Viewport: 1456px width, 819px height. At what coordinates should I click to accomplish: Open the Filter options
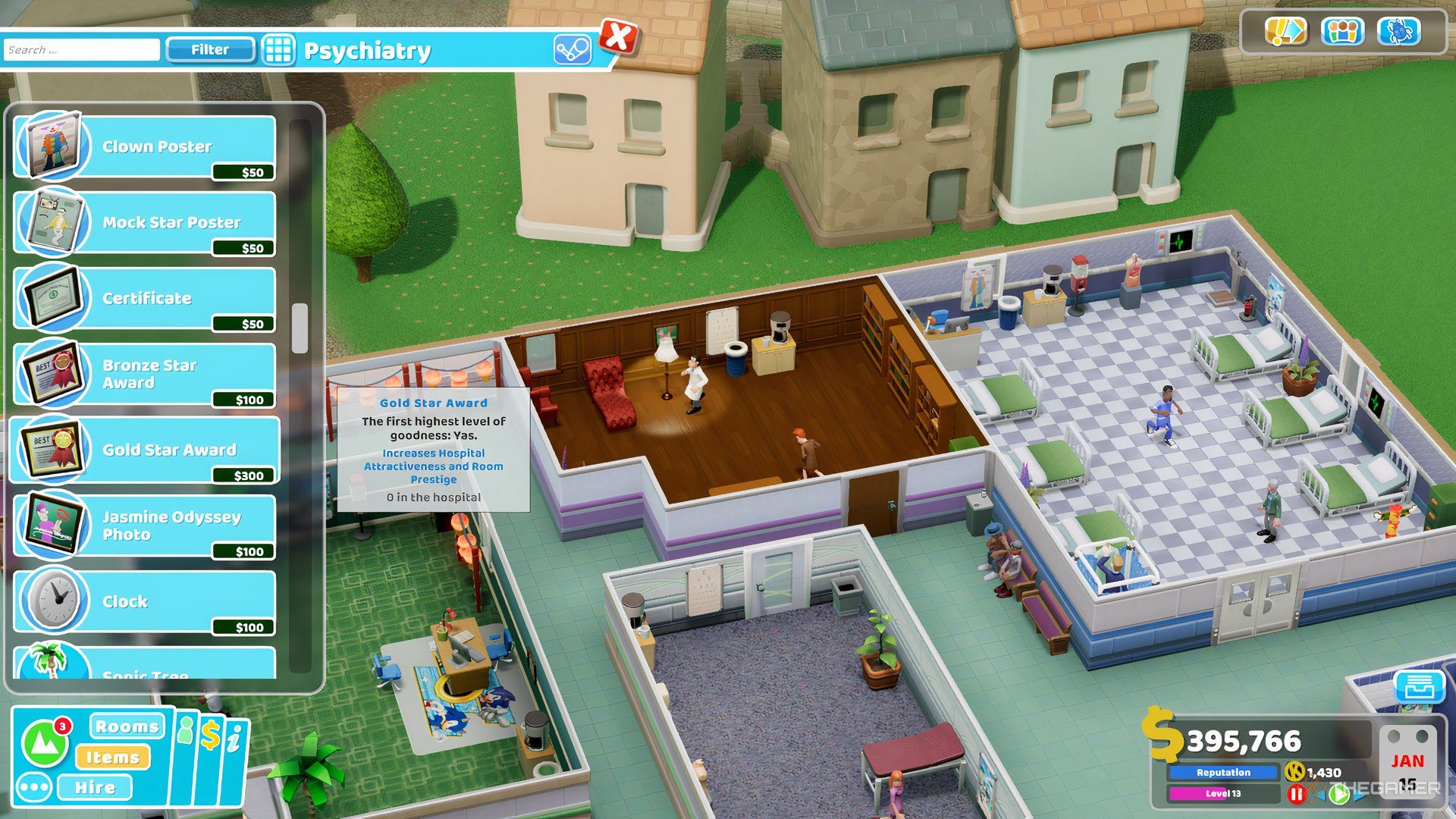(x=210, y=49)
